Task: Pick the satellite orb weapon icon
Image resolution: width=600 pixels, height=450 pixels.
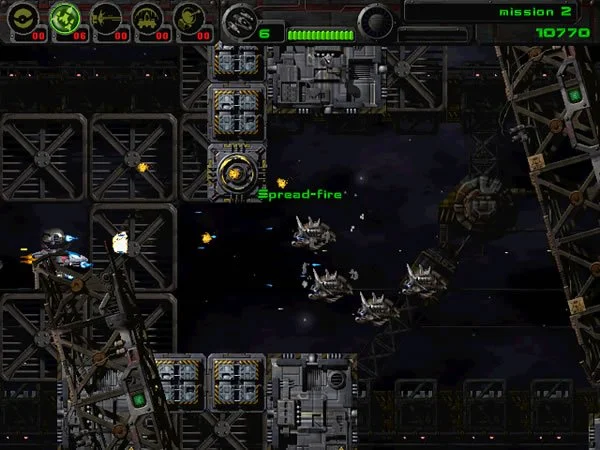Action: pos(189,17)
